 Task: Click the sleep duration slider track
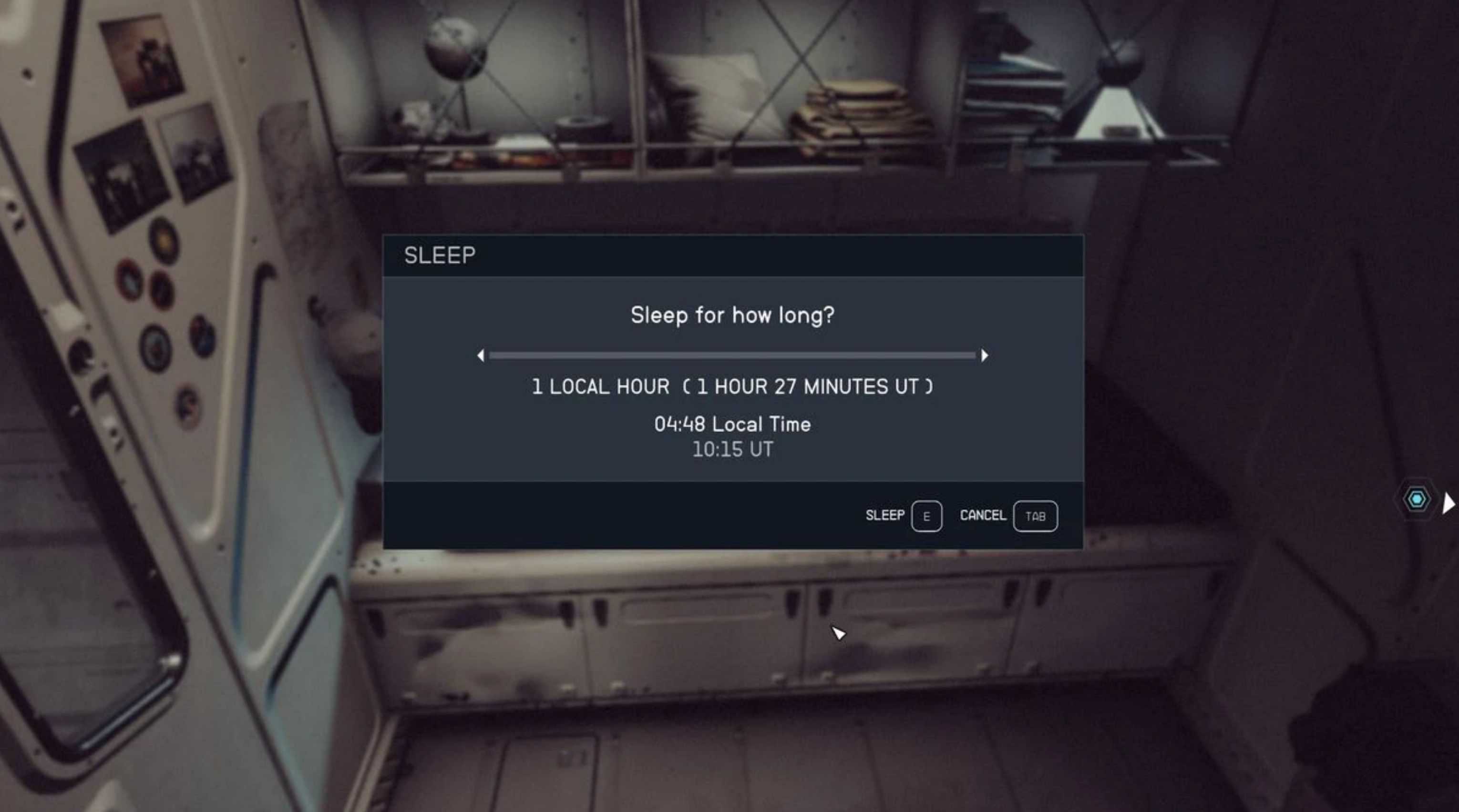point(732,355)
